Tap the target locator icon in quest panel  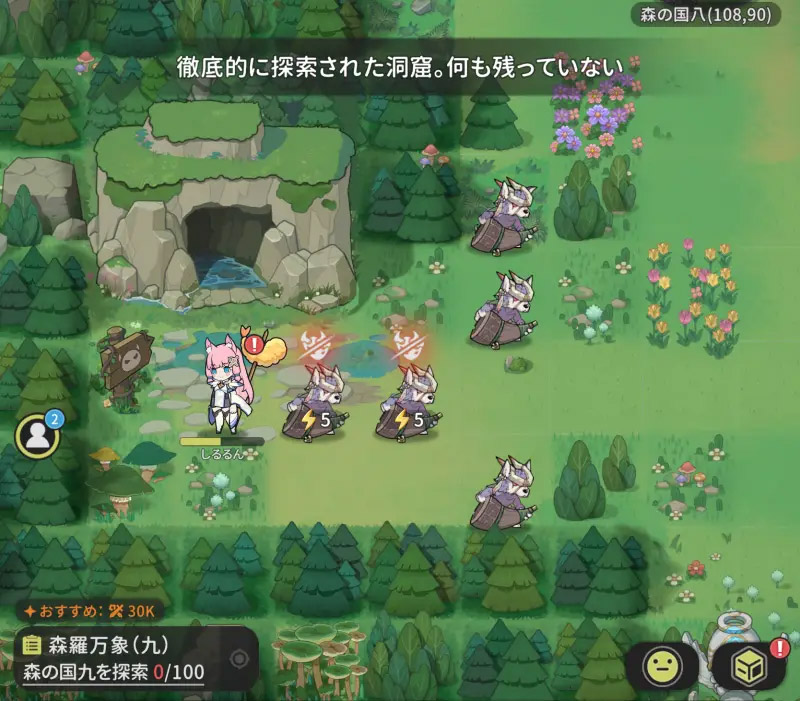(240, 659)
